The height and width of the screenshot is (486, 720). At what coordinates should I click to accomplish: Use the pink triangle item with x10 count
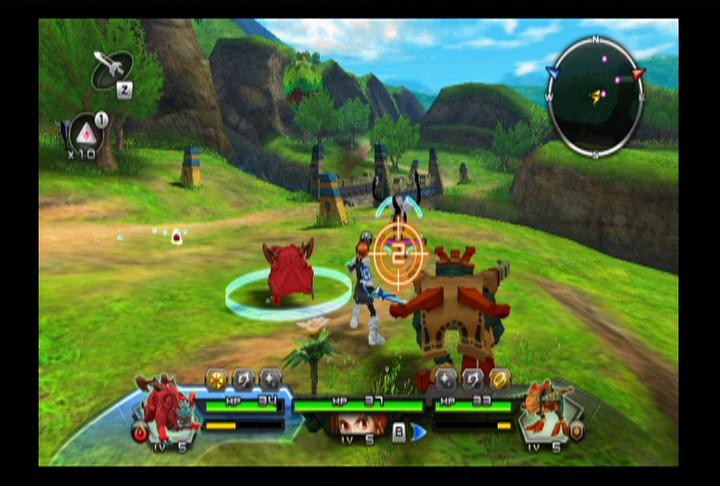(x=85, y=135)
